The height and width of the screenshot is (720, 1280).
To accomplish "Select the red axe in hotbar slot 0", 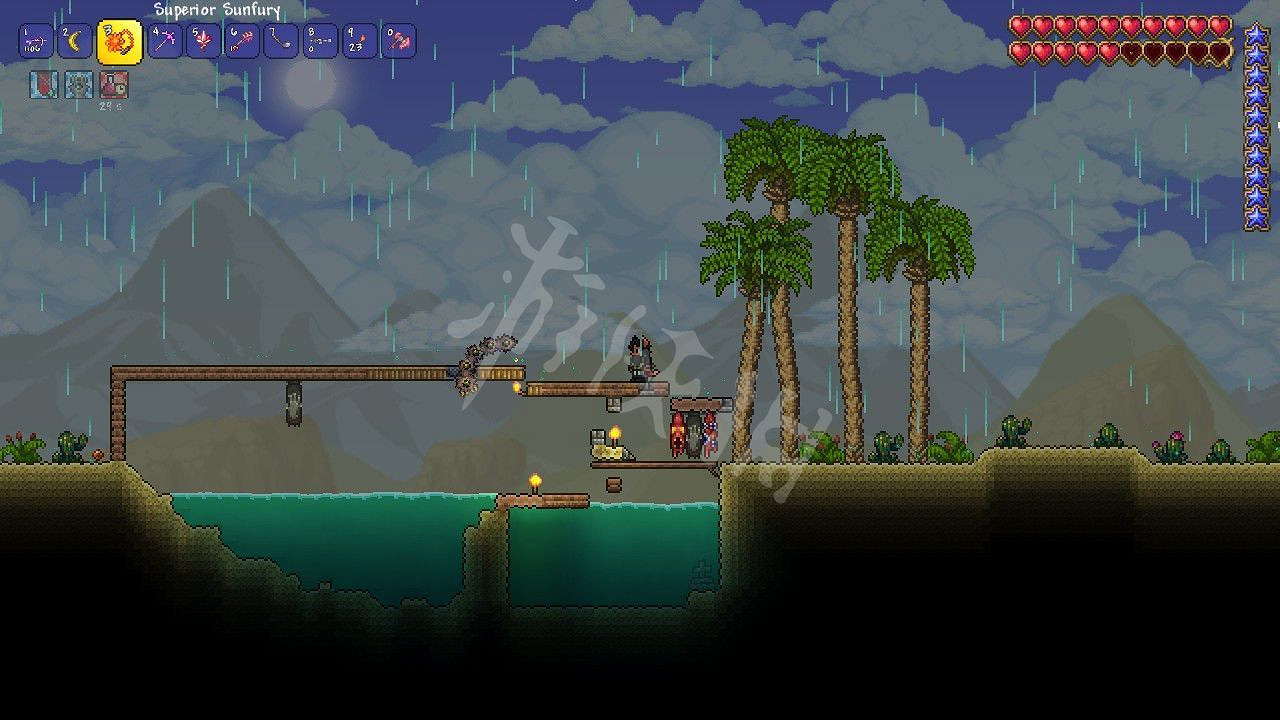I will [401, 40].
